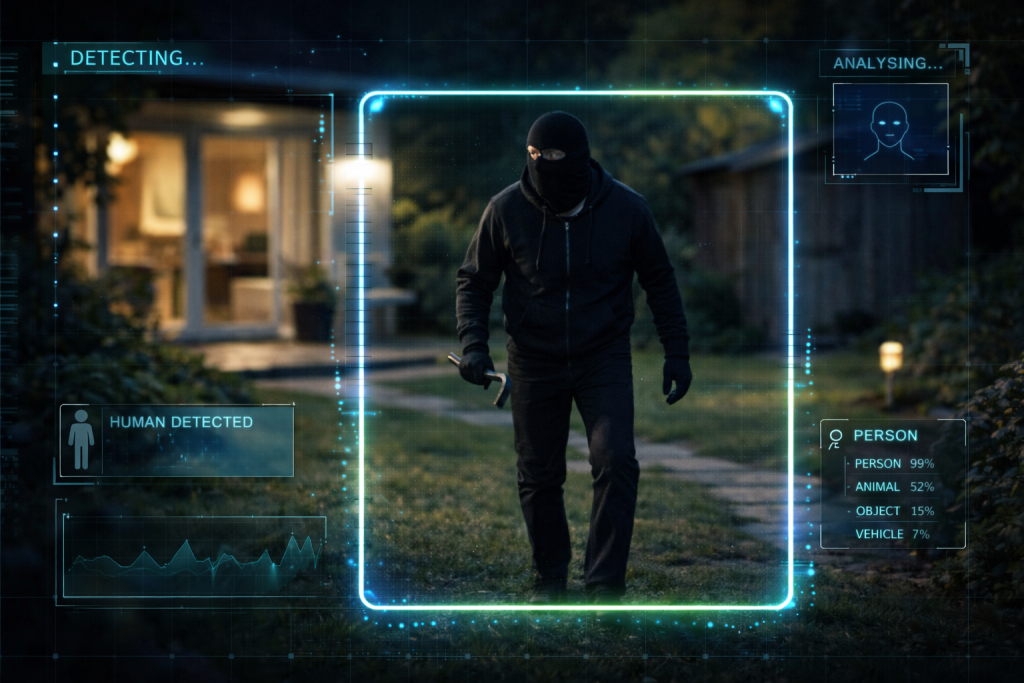1024x683 pixels.
Task: Select the face scan thumbnail
Action: (x=890, y=129)
